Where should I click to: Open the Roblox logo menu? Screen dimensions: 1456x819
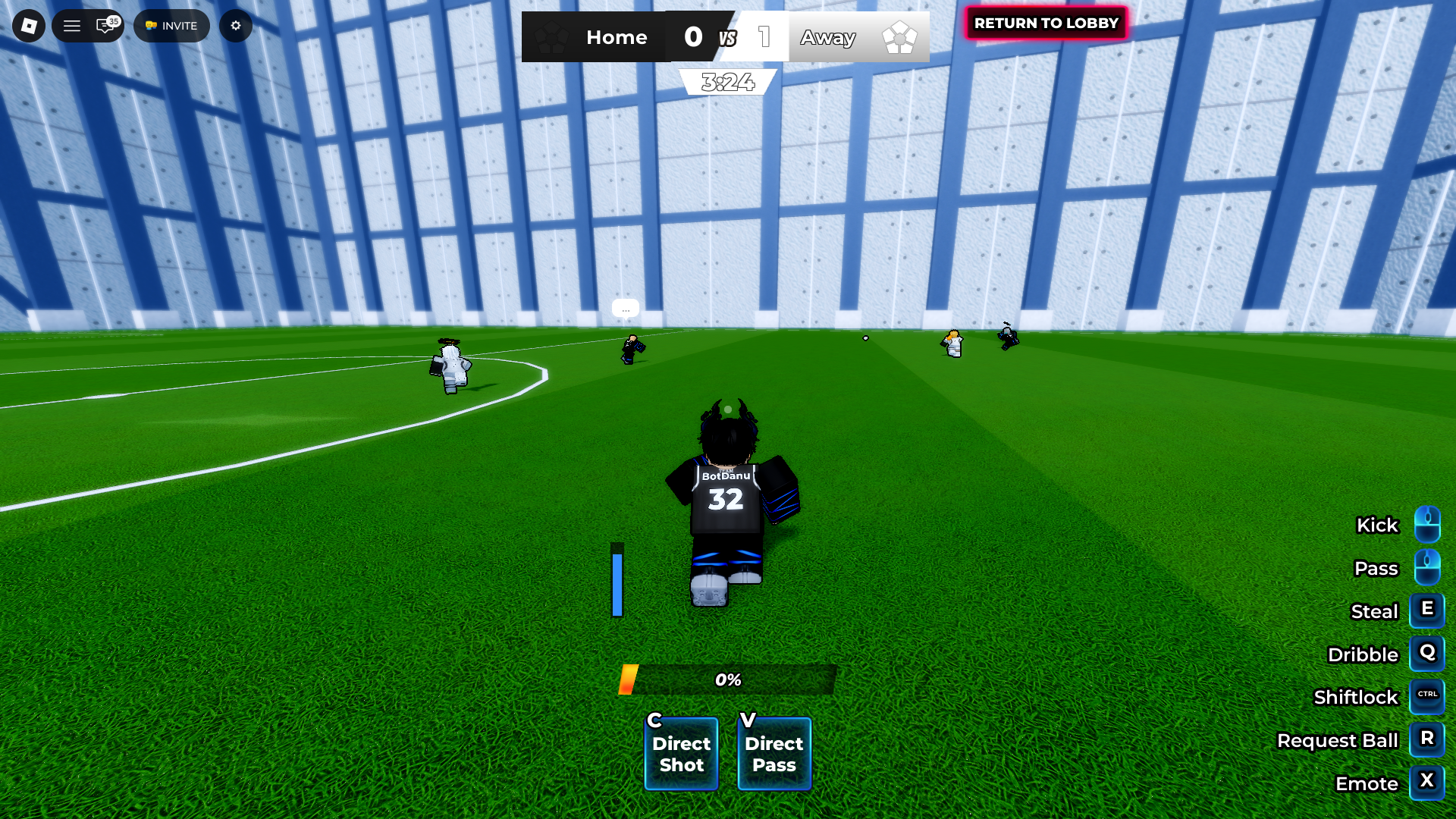click(x=29, y=26)
